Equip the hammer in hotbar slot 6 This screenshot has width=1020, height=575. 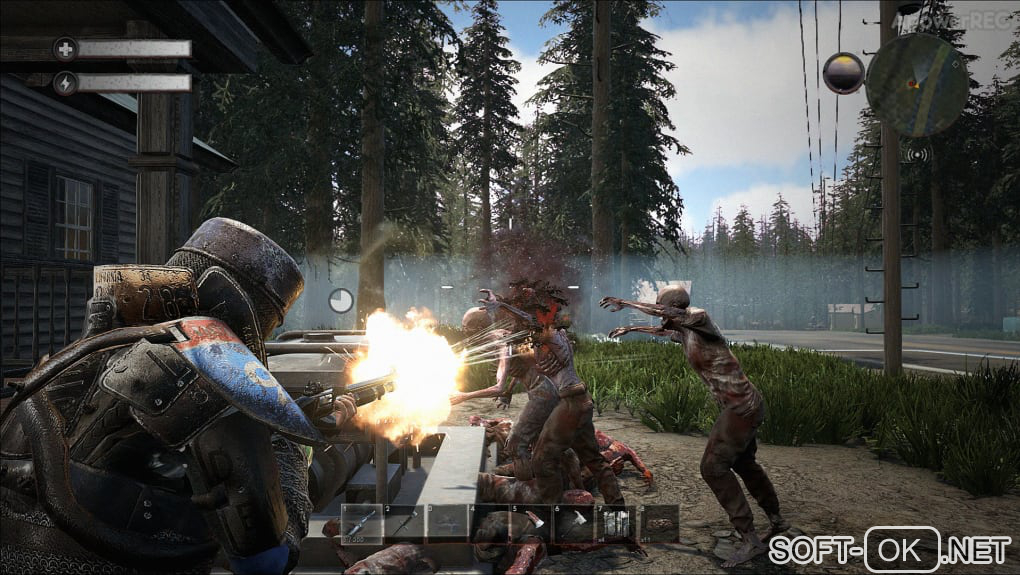coord(575,523)
